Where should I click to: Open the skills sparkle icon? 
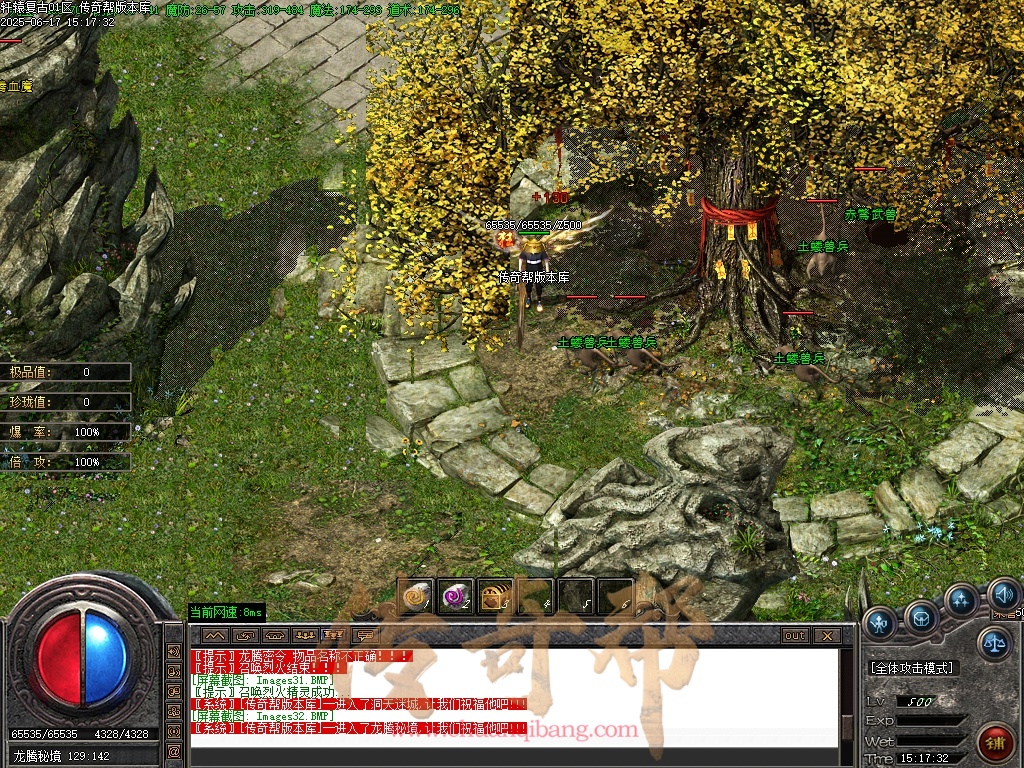click(961, 601)
